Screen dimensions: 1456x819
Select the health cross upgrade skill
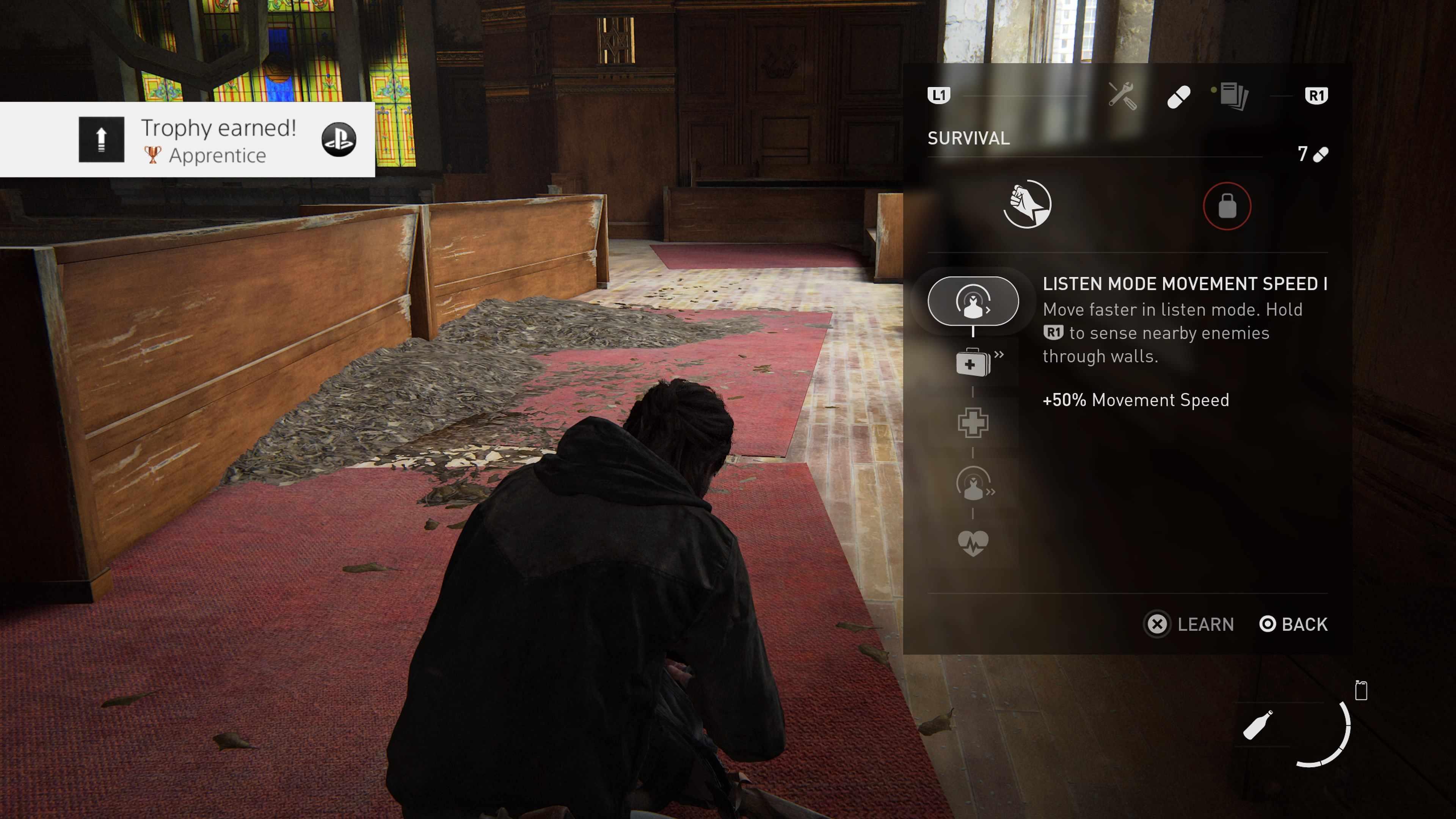[973, 422]
